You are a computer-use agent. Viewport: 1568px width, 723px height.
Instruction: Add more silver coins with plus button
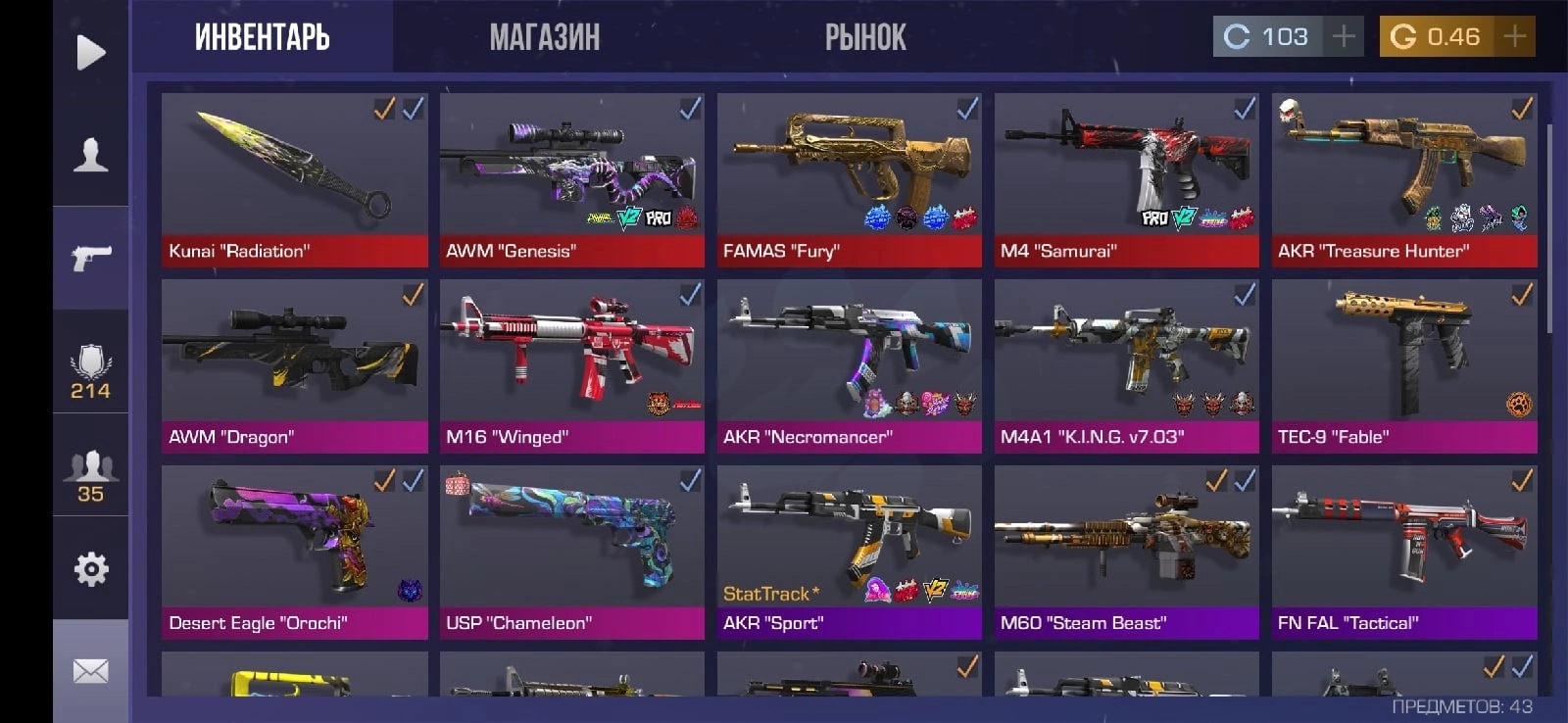(1344, 37)
